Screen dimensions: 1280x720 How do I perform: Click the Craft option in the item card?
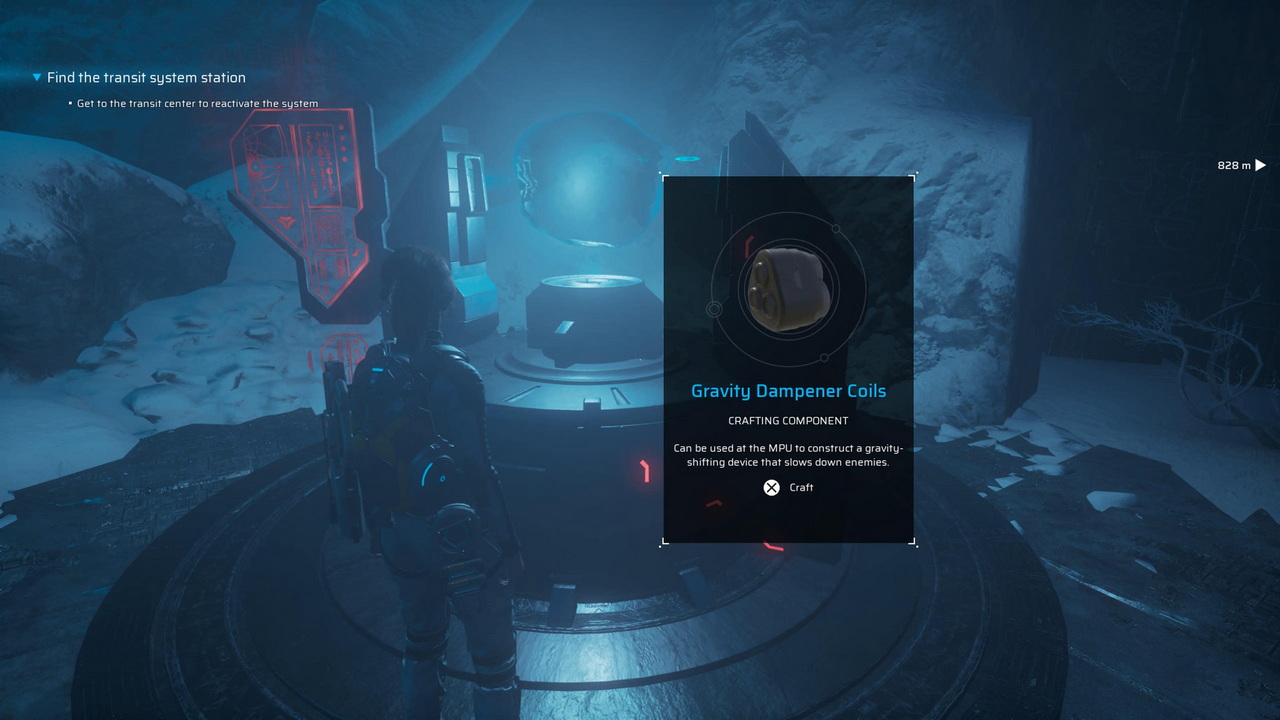pos(788,488)
